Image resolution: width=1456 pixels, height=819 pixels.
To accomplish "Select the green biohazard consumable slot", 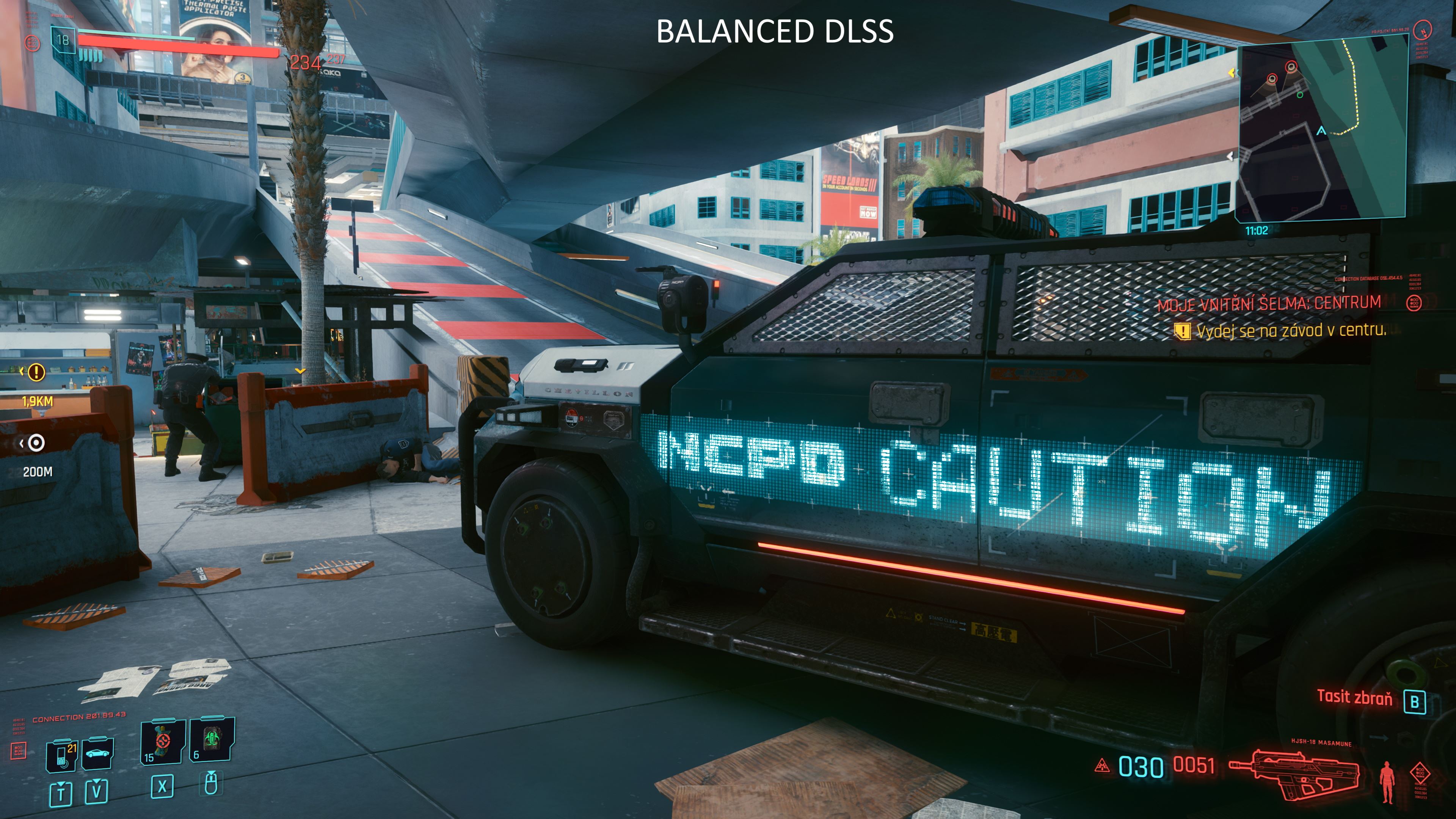I will (212, 740).
